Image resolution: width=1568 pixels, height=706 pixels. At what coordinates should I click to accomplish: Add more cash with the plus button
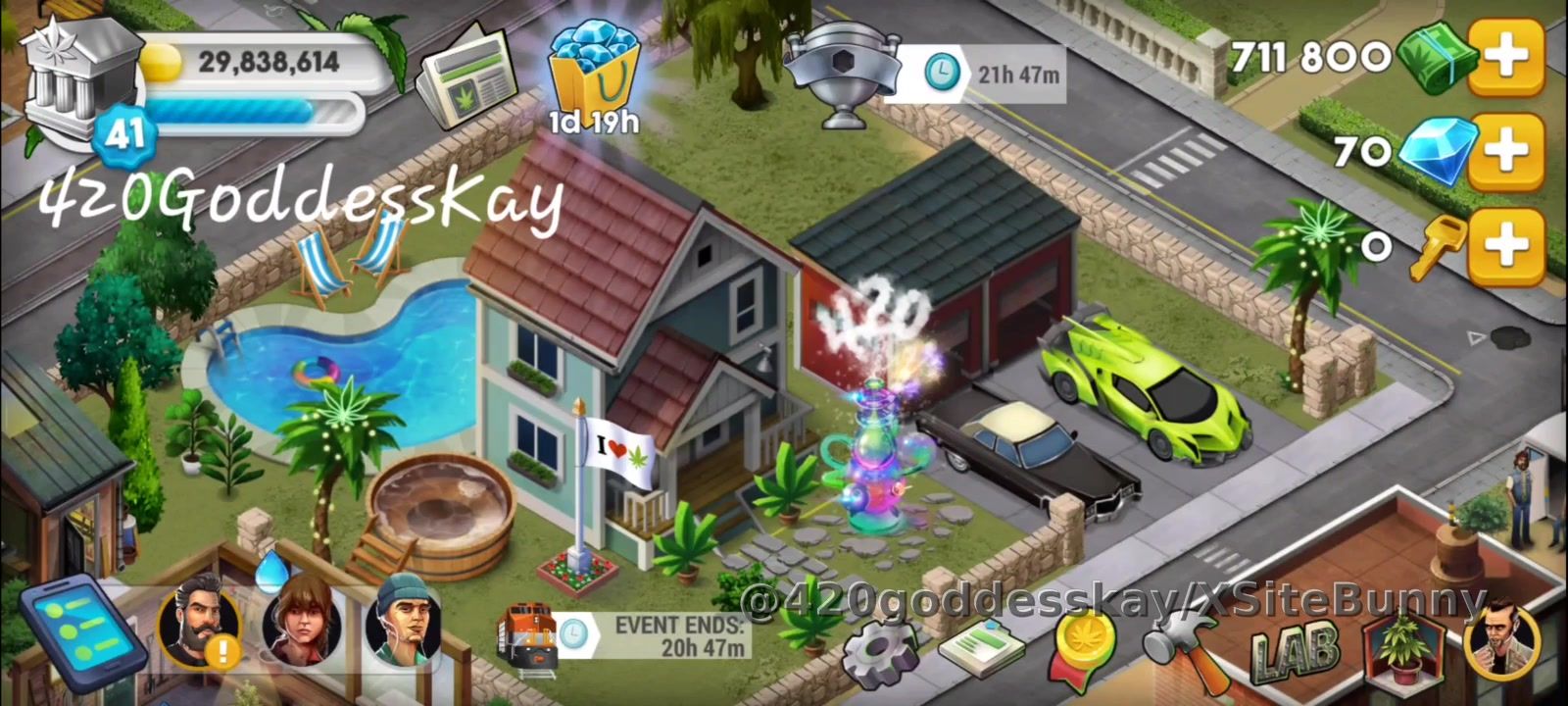1506,58
